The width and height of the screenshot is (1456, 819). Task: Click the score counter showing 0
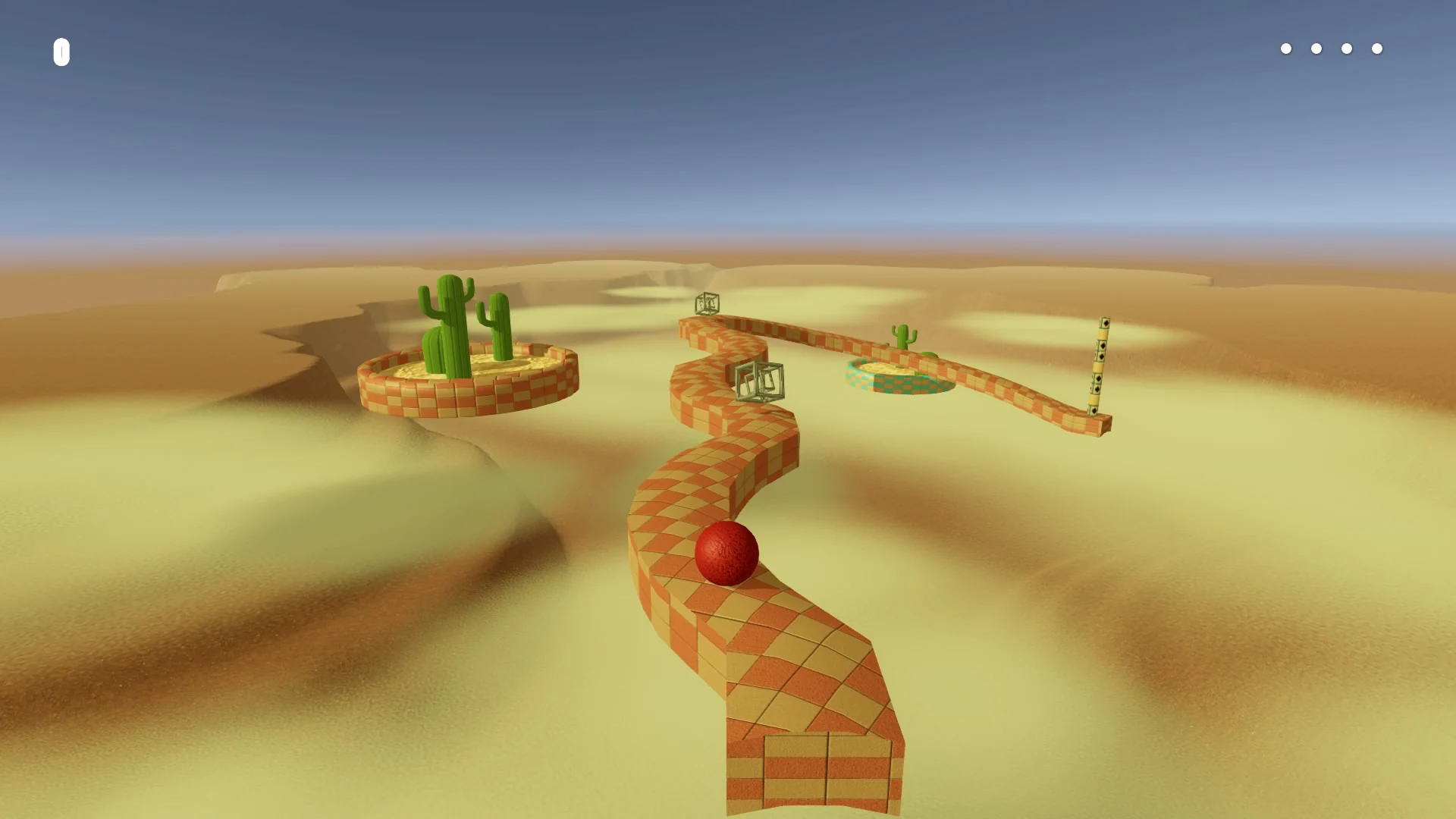pyautogui.click(x=61, y=52)
